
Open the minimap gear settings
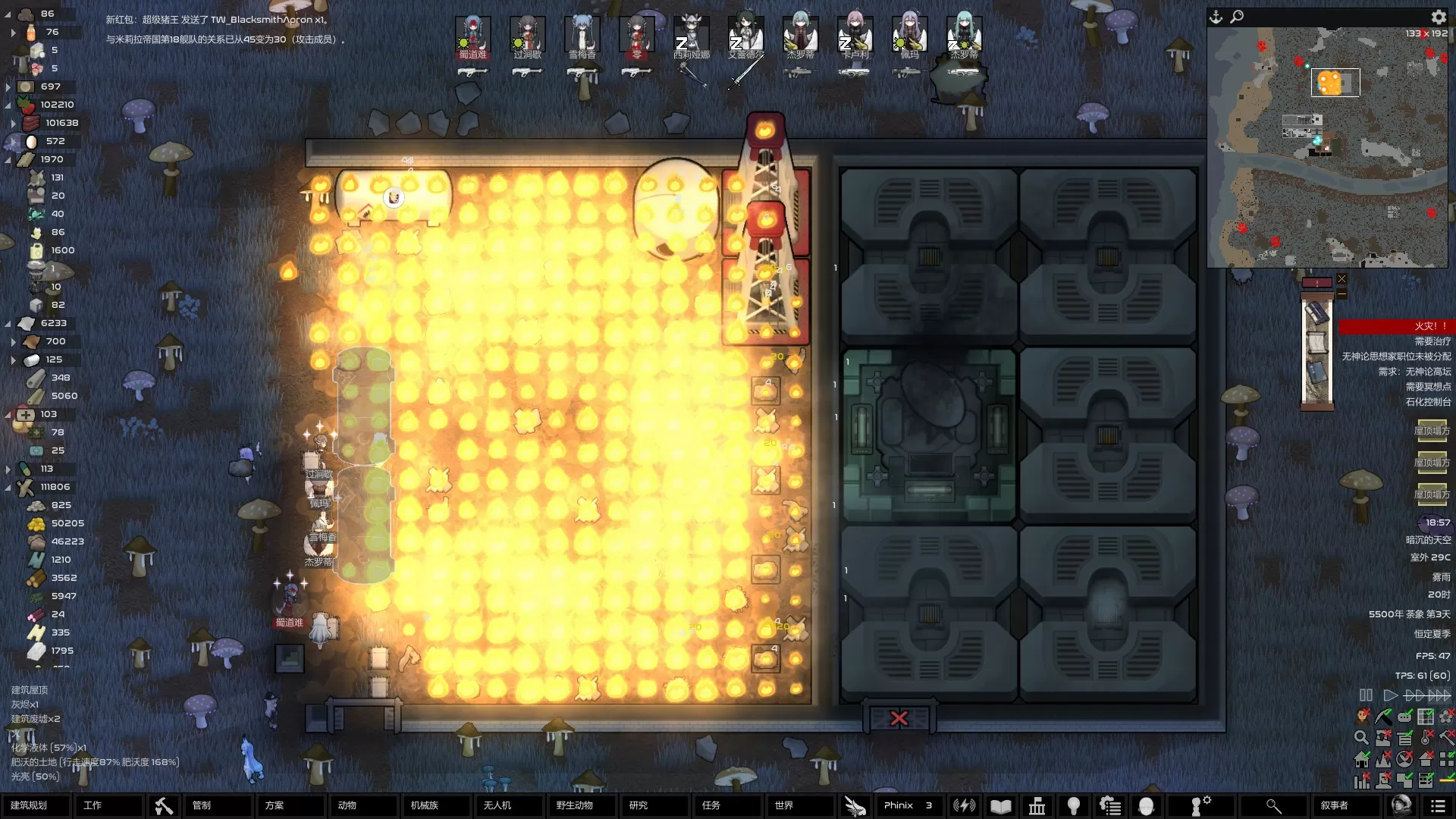click(1439, 17)
